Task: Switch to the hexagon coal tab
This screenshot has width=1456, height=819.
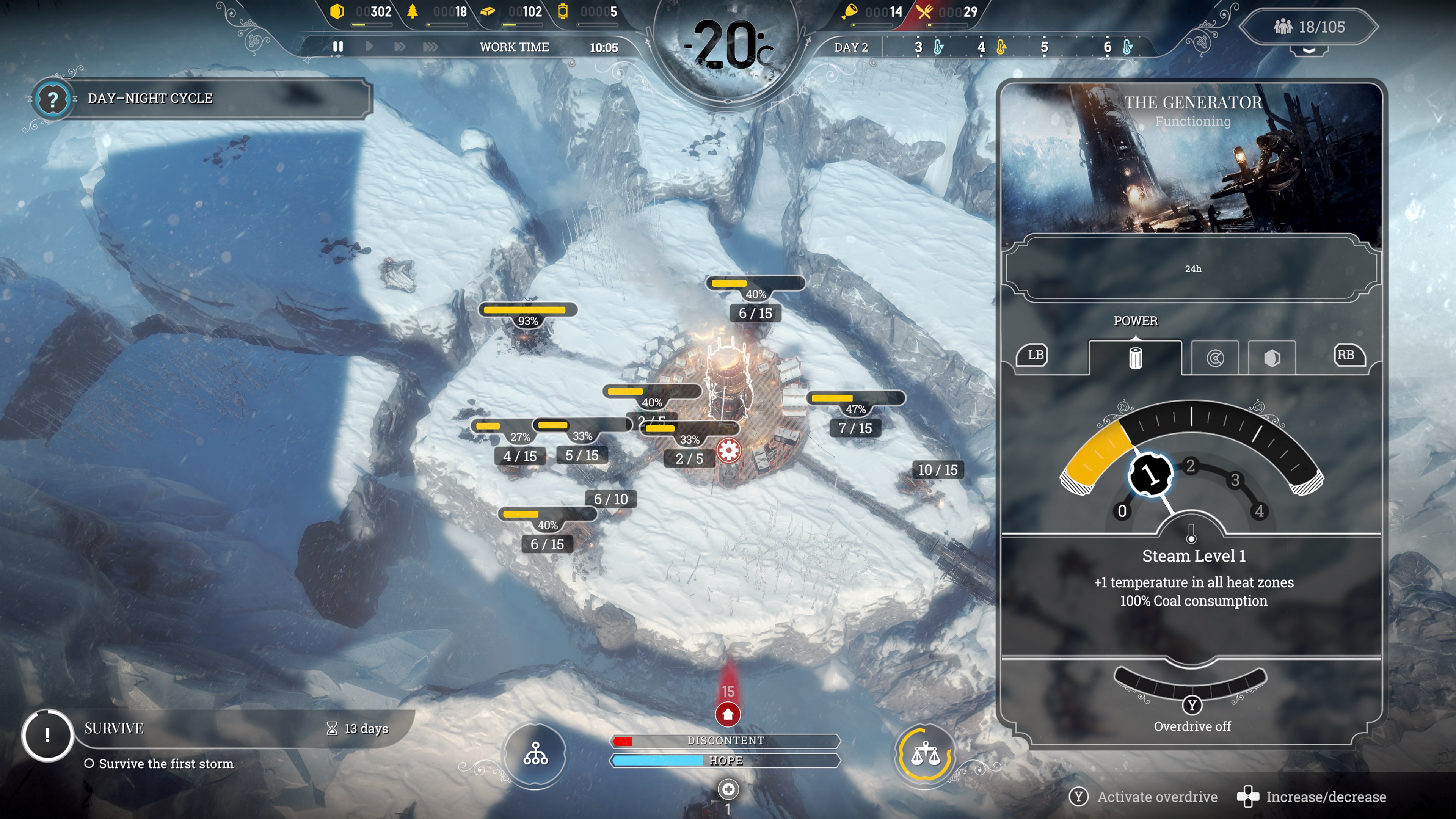Action: point(1272,358)
